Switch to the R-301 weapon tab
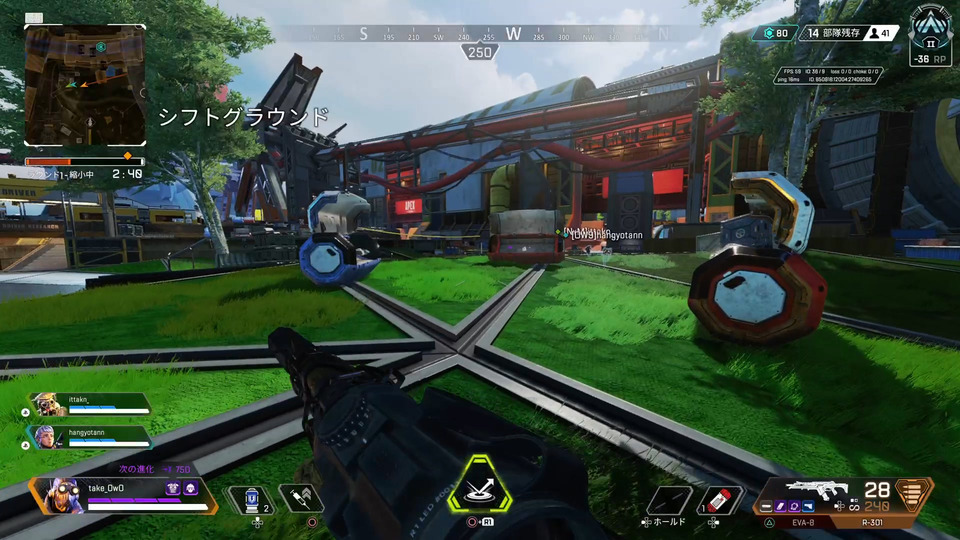960x540 pixels. pos(874,521)
